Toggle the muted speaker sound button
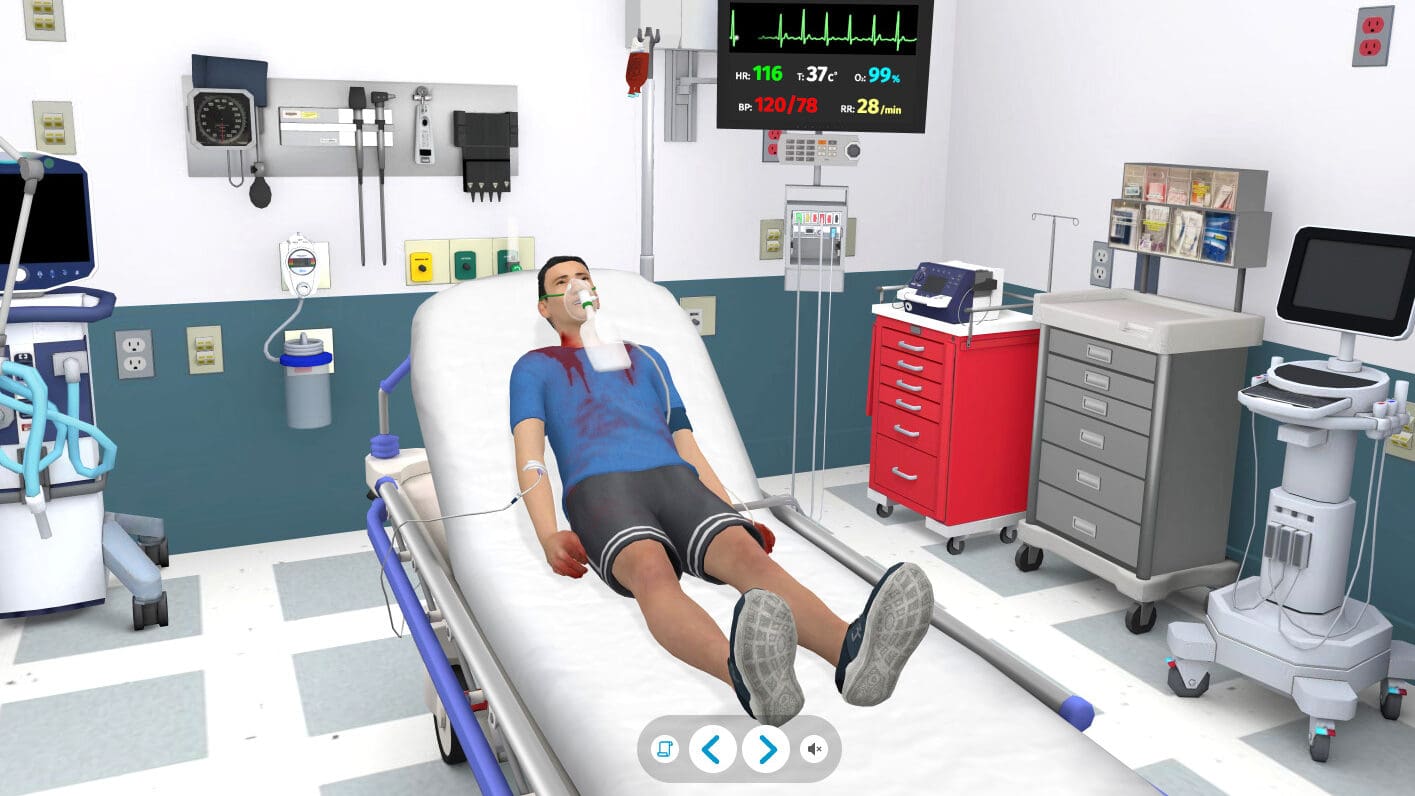Viewport: 1415px width, 796px height. click(815, 748)
